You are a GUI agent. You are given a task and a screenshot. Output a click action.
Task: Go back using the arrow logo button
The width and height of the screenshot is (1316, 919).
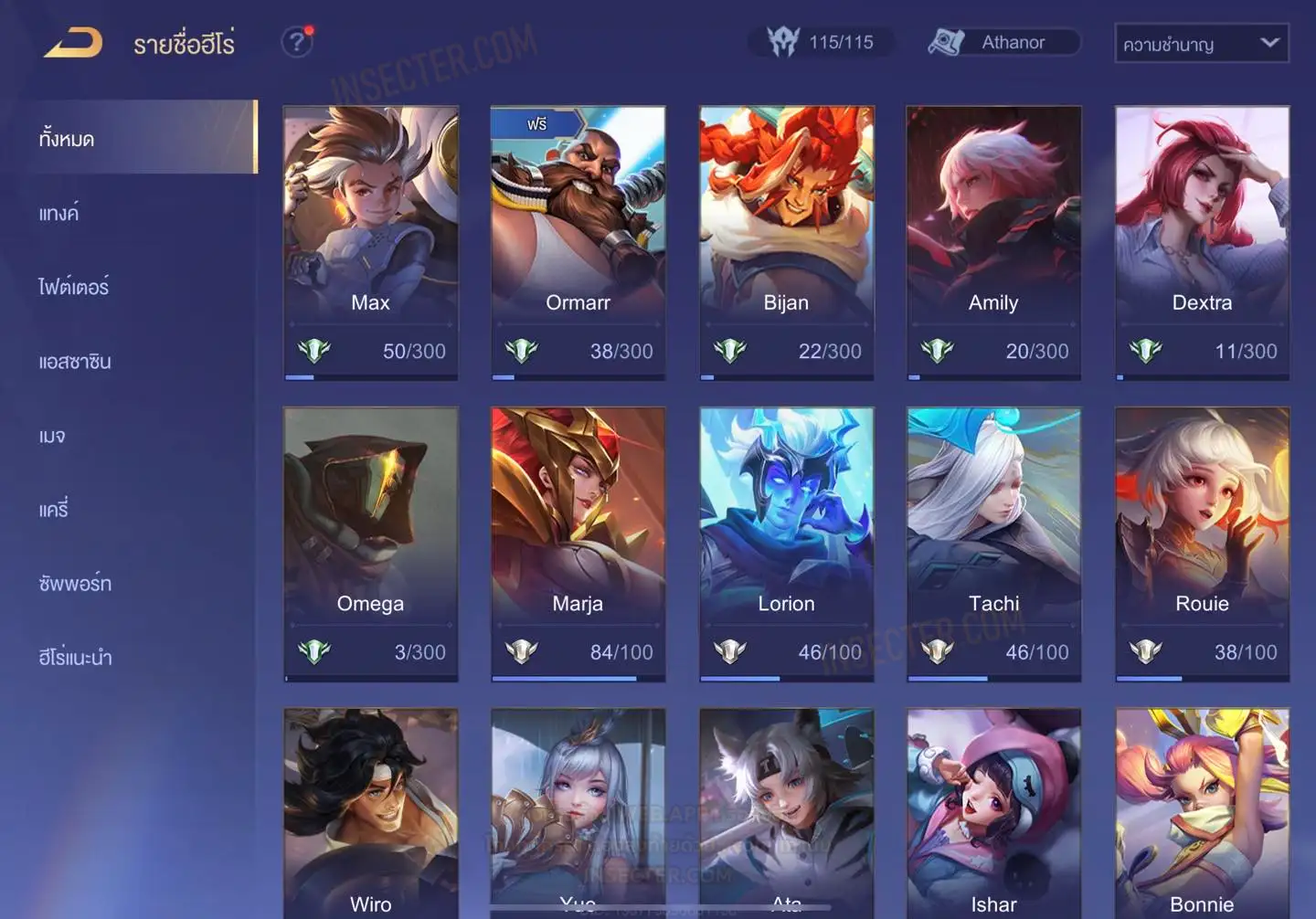(73, 43)
